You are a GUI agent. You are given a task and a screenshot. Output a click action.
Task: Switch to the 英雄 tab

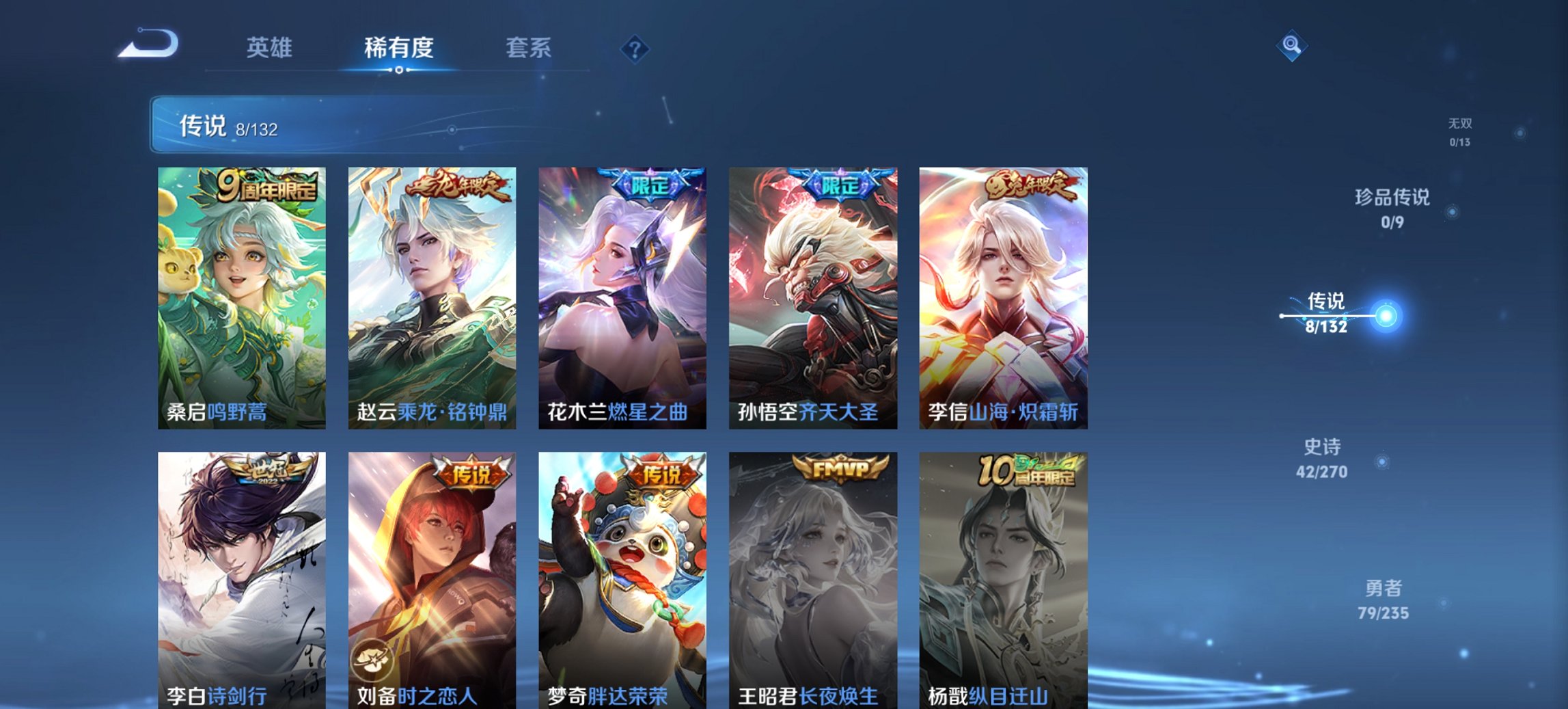[x=271, y=48]
